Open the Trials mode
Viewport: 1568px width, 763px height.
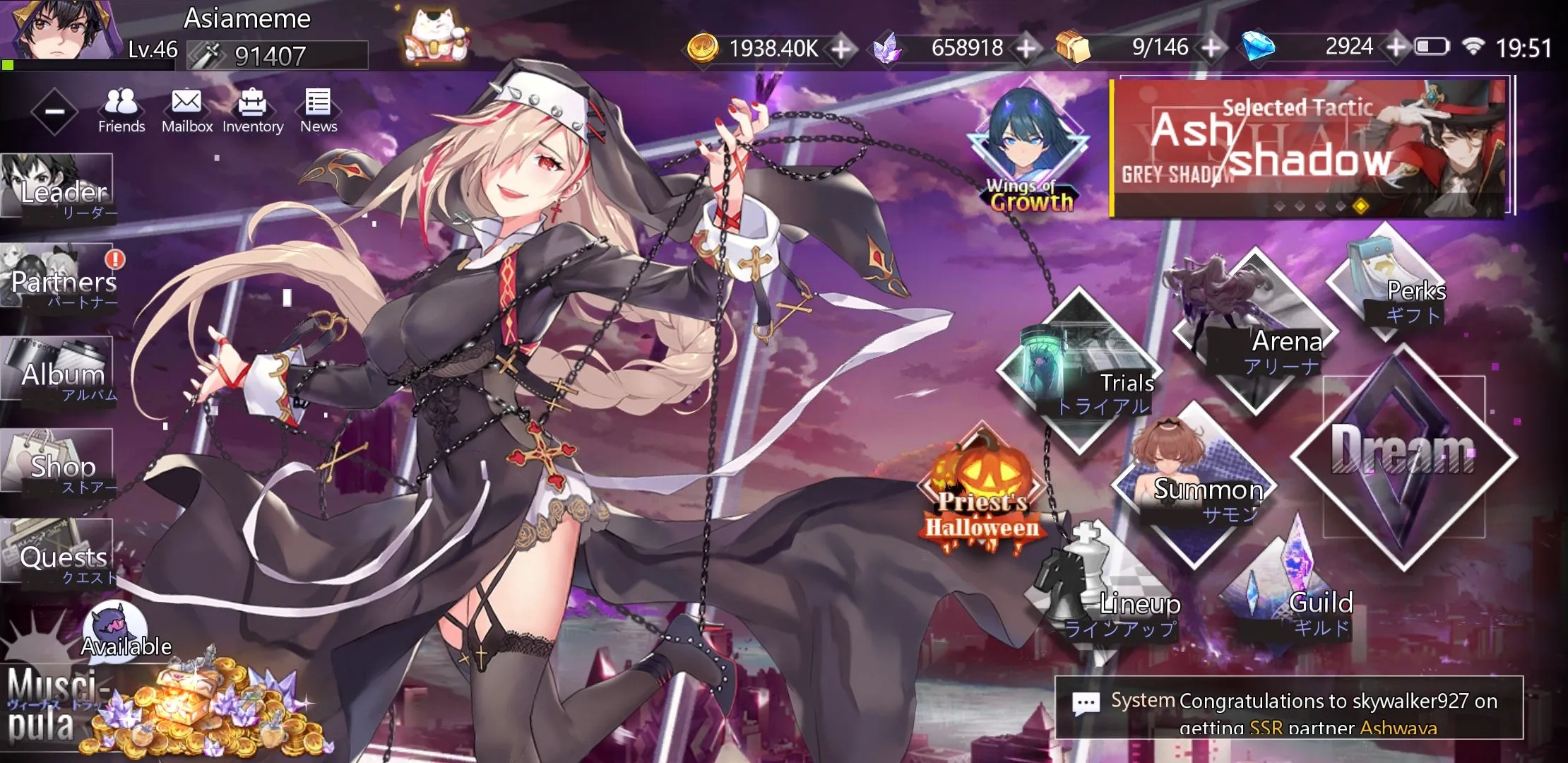1079,371
